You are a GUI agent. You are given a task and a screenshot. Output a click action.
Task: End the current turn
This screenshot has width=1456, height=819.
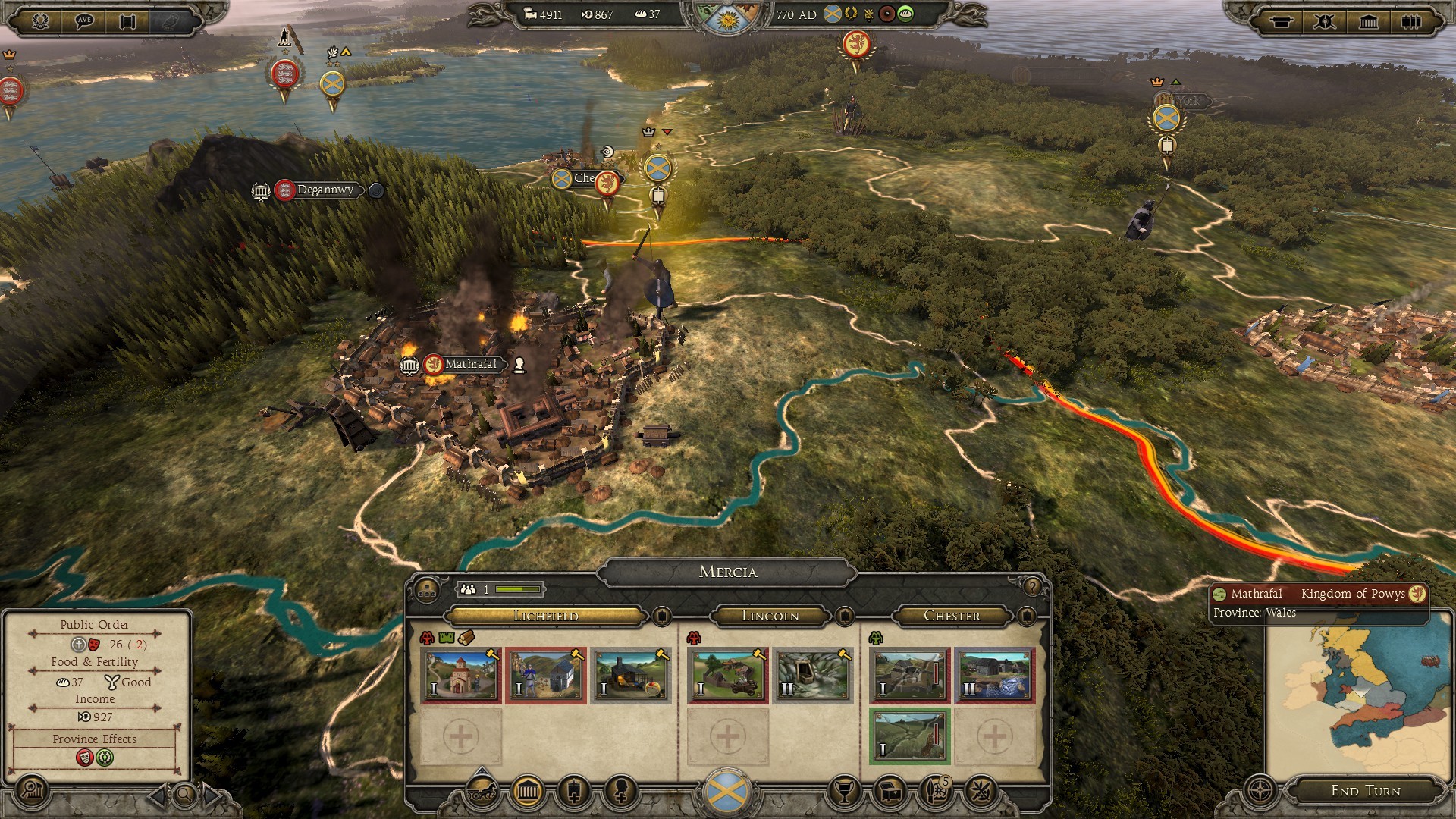pos(1365,791)
